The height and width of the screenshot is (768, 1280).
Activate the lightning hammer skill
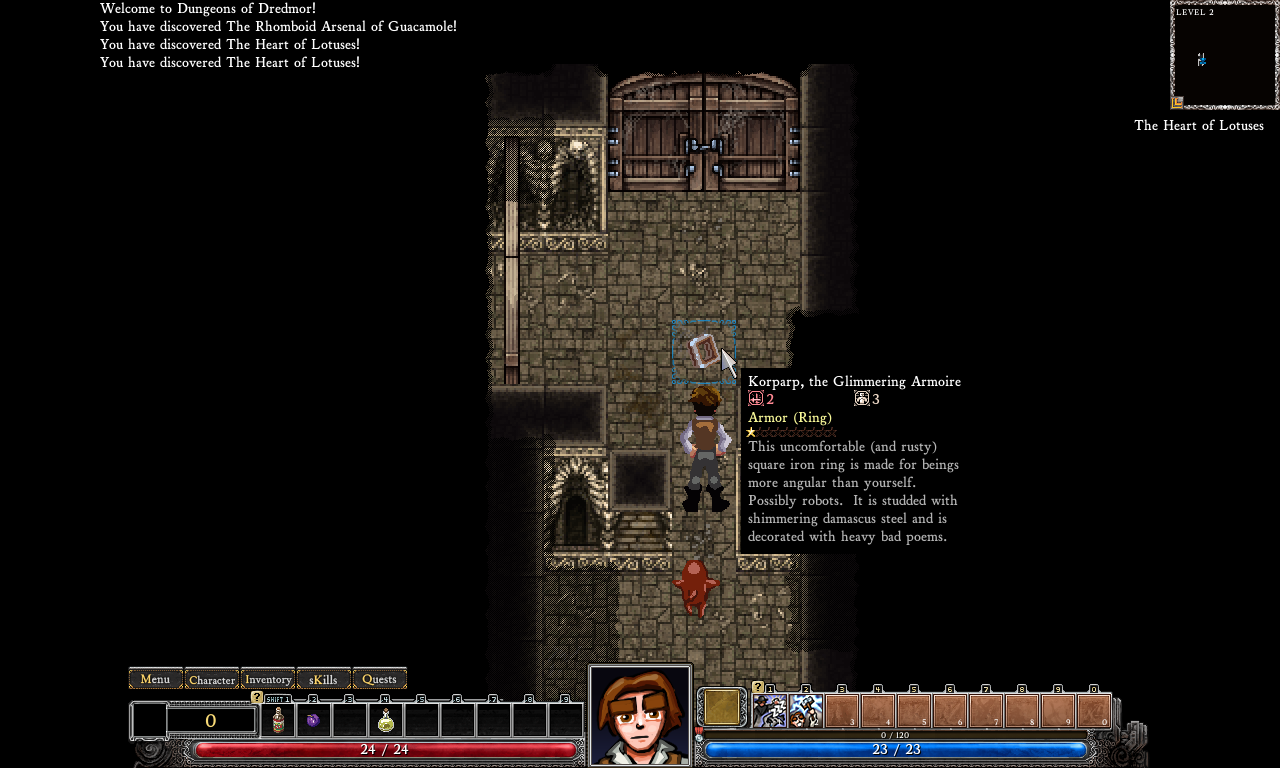pyautogui.click(x=806, y=711)
